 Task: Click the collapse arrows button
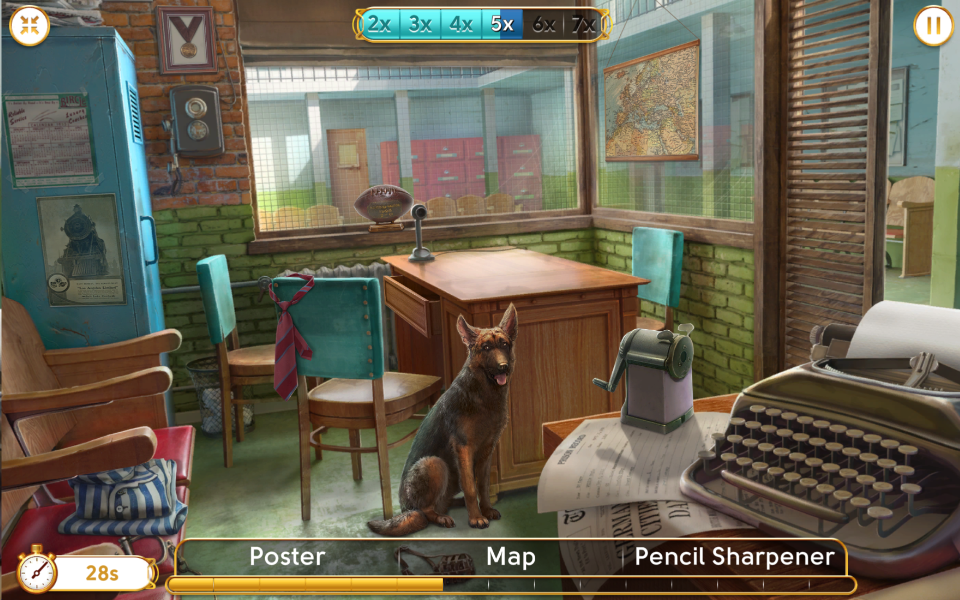pyautogui.click(x=29, y=26)
